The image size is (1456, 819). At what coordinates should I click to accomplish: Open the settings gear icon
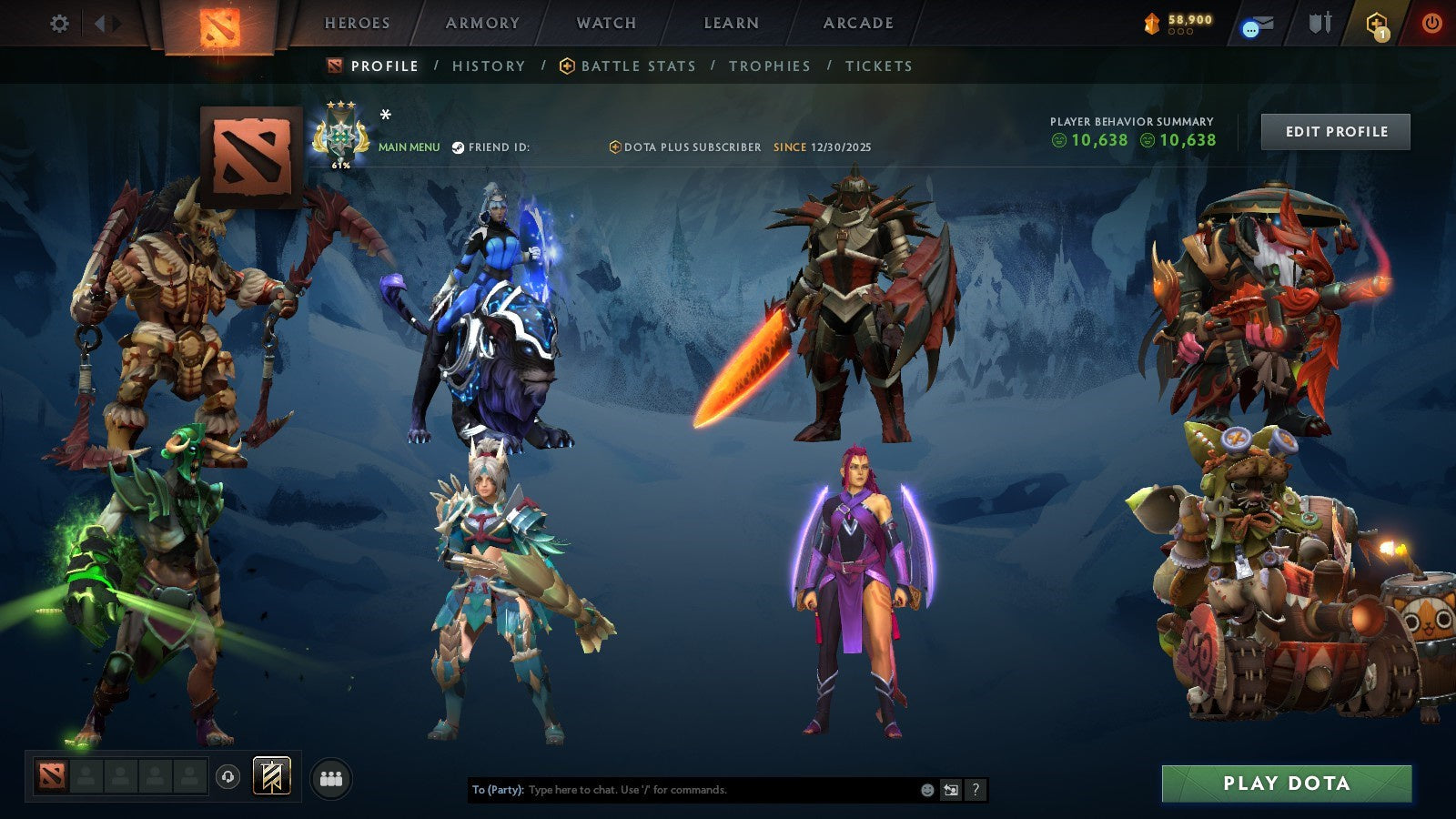(59, 25)
